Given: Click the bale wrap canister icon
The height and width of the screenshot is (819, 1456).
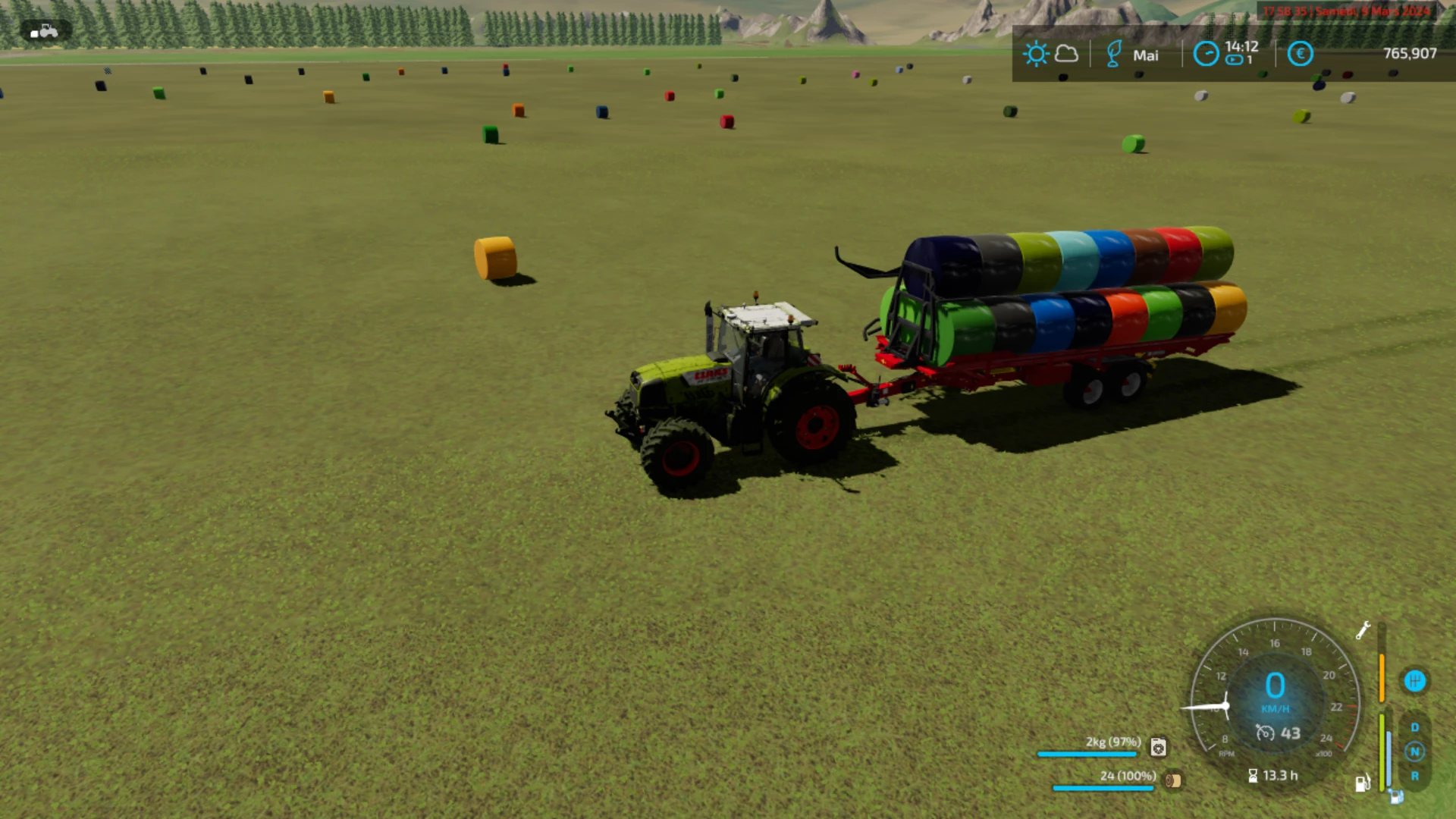Looking at the screenshot, I should (1158, 747).
